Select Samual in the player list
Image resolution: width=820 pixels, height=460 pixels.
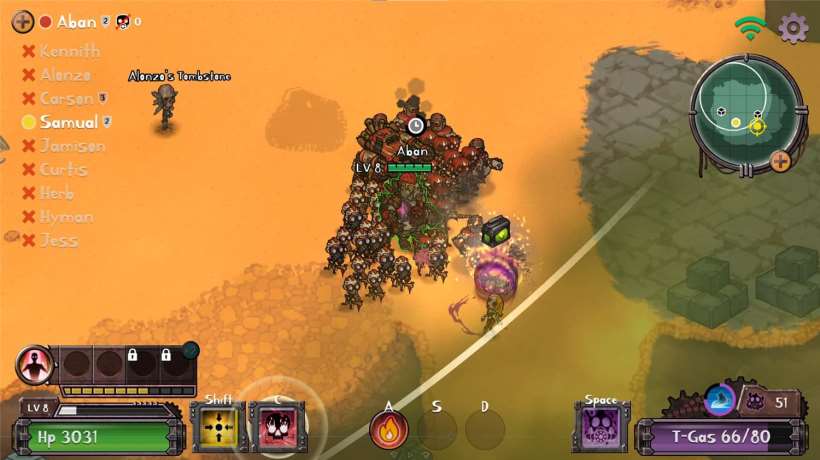click(68, 122)
